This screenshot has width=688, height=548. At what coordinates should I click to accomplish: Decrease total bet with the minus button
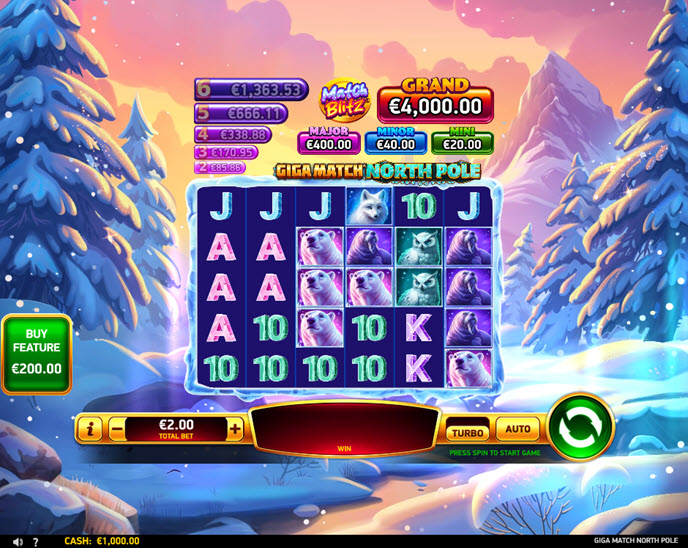point(117,429)
